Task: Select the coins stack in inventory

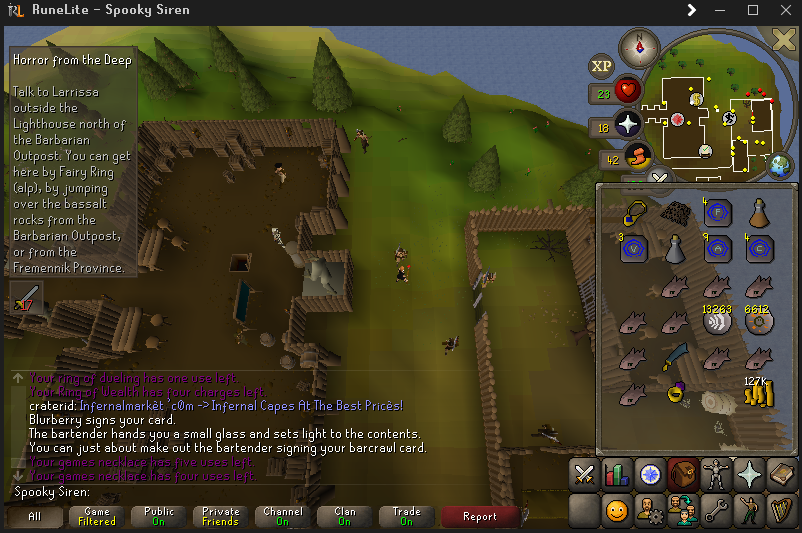Action: tap(757, 394)
